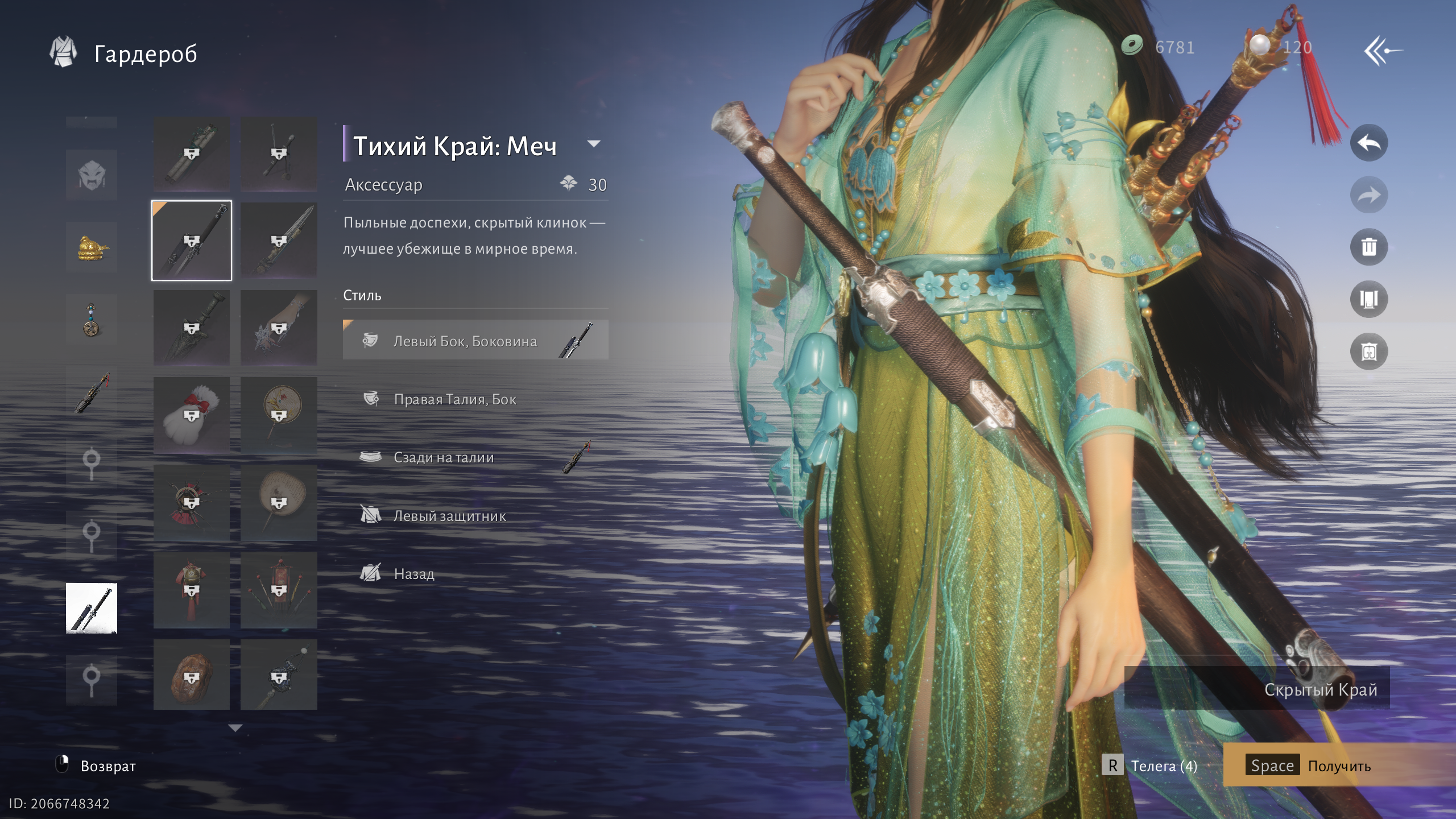The height and width of the screenshot is (819, 1456).
Task: Choose the woven straw fan accessory
Action: (279, 503)
